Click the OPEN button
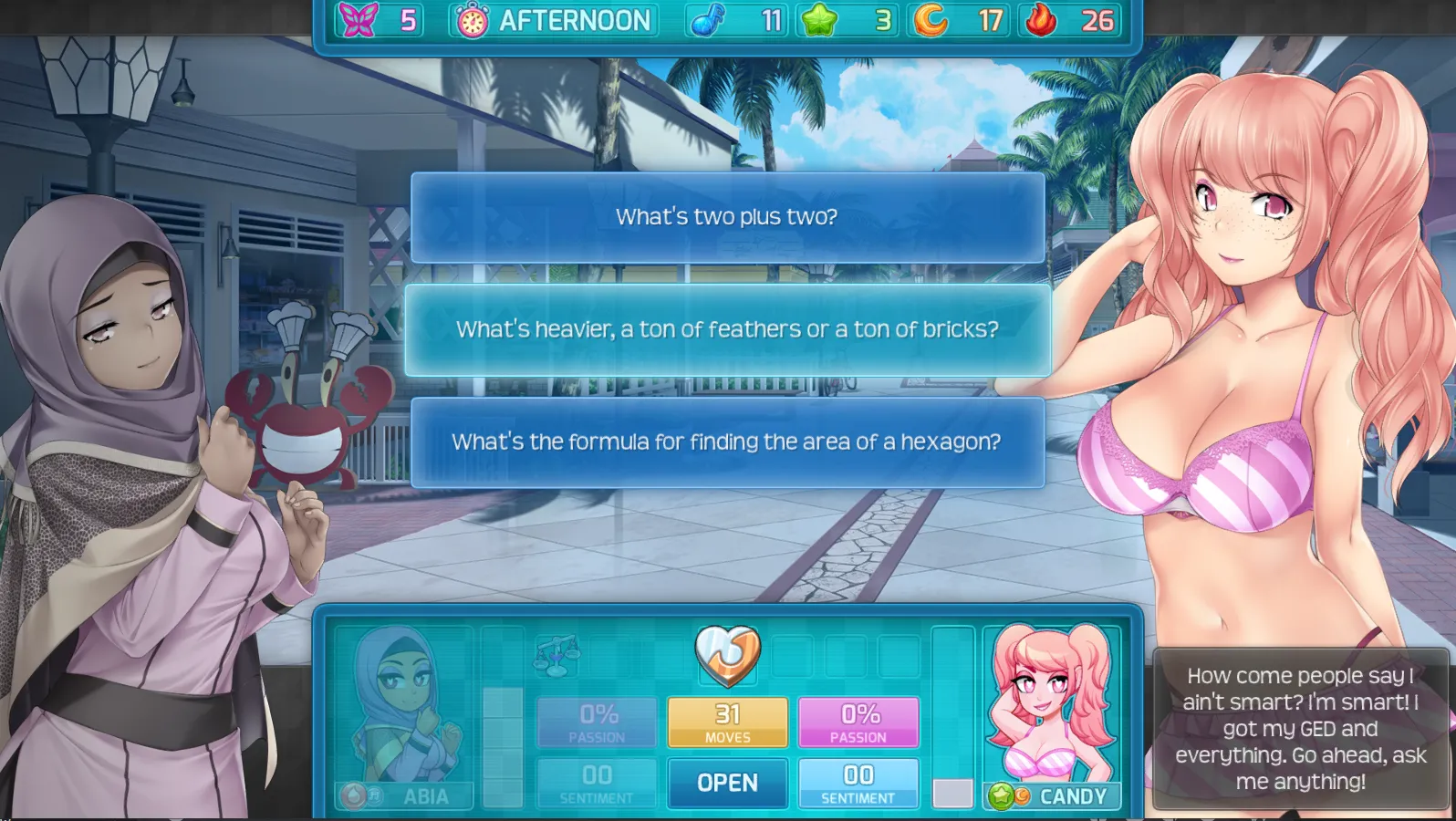This screenshot has width=1456, height=821. (727, 783)
